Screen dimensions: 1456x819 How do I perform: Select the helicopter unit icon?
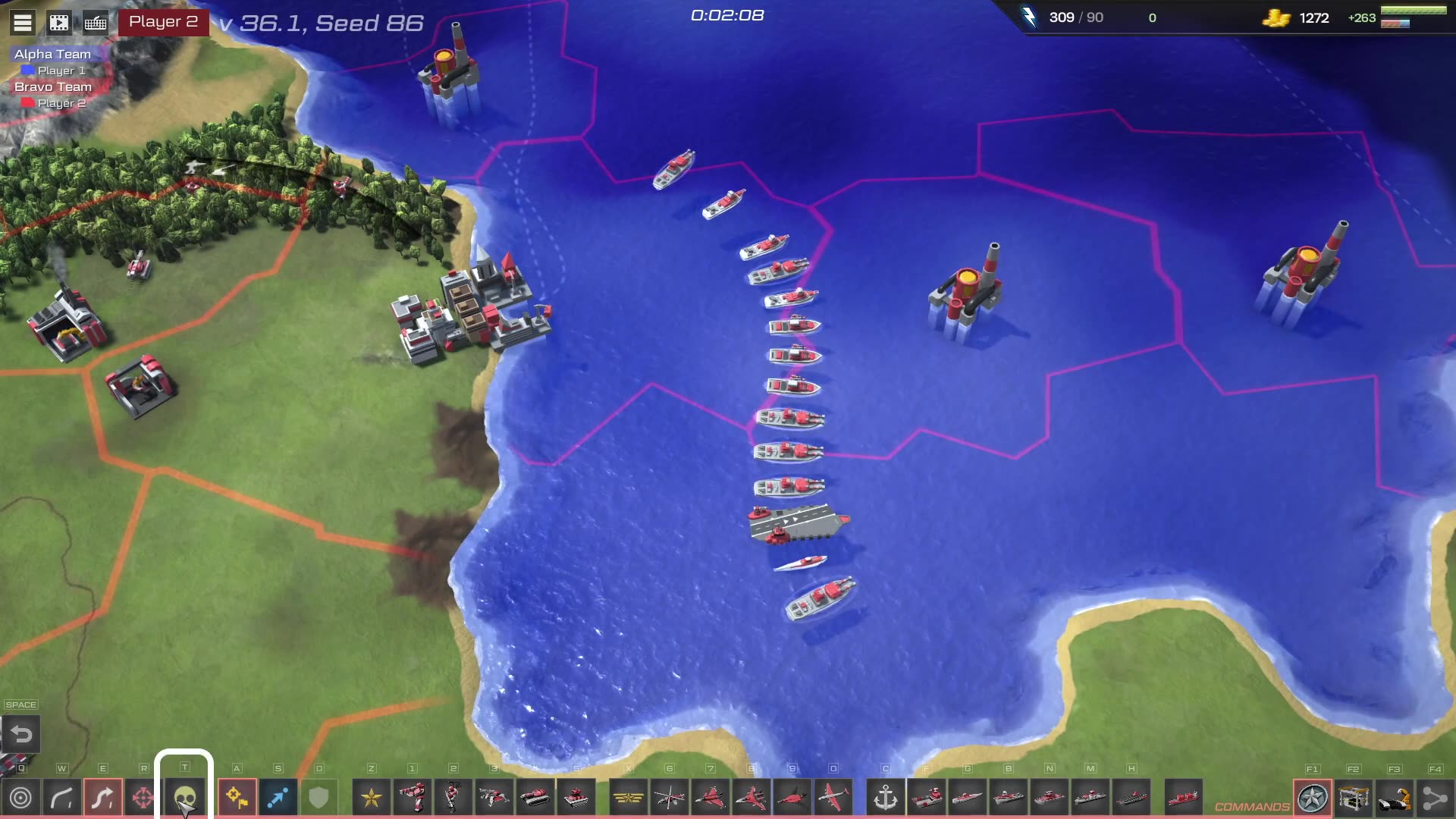pos(670,798)
